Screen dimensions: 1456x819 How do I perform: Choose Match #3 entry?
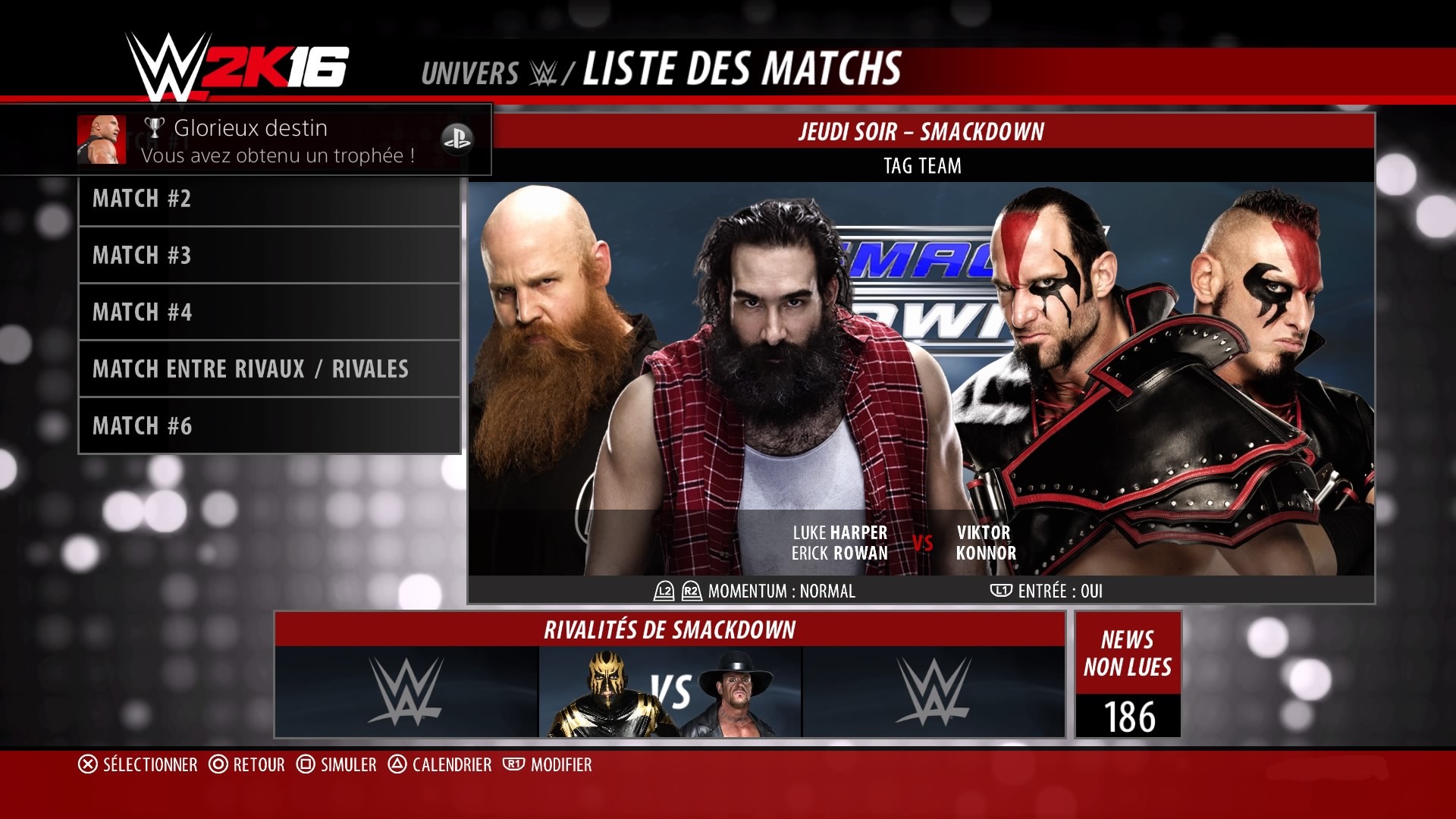[269, 256]
